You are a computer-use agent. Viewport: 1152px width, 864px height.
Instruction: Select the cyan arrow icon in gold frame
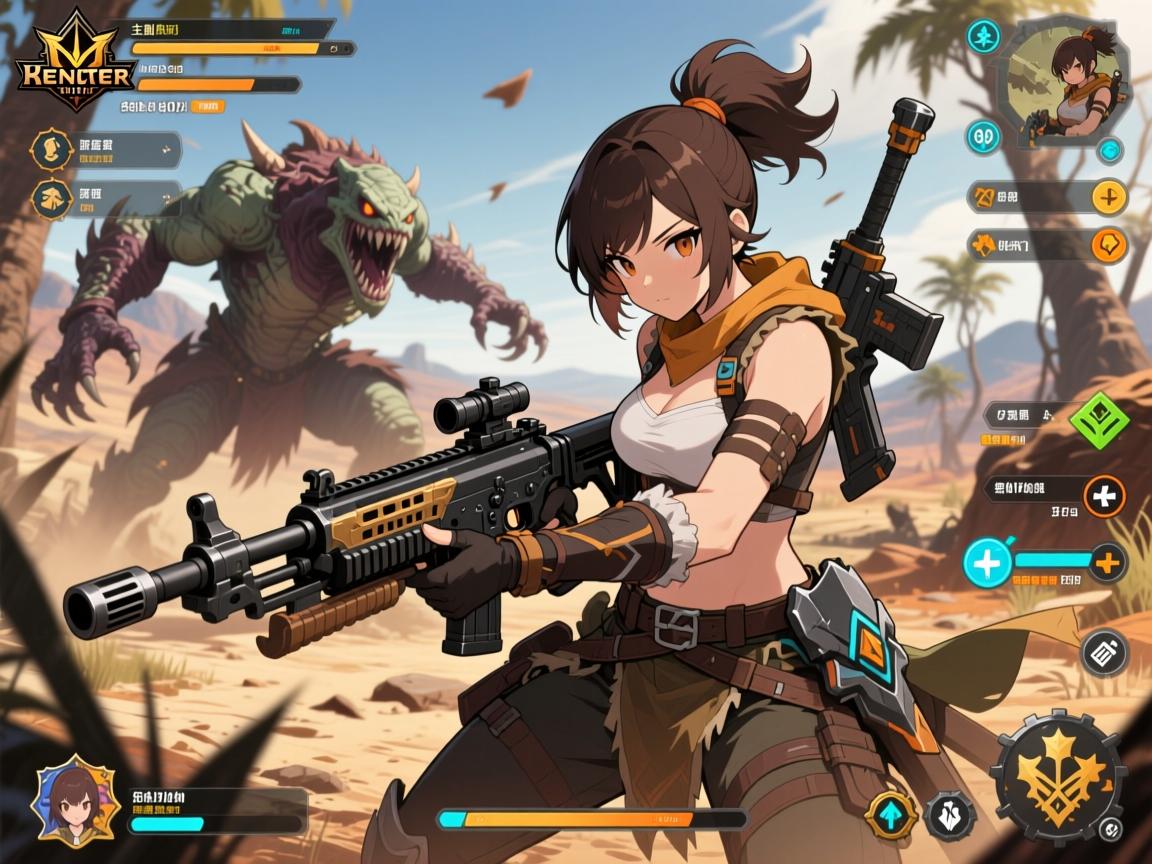(890, 813)
